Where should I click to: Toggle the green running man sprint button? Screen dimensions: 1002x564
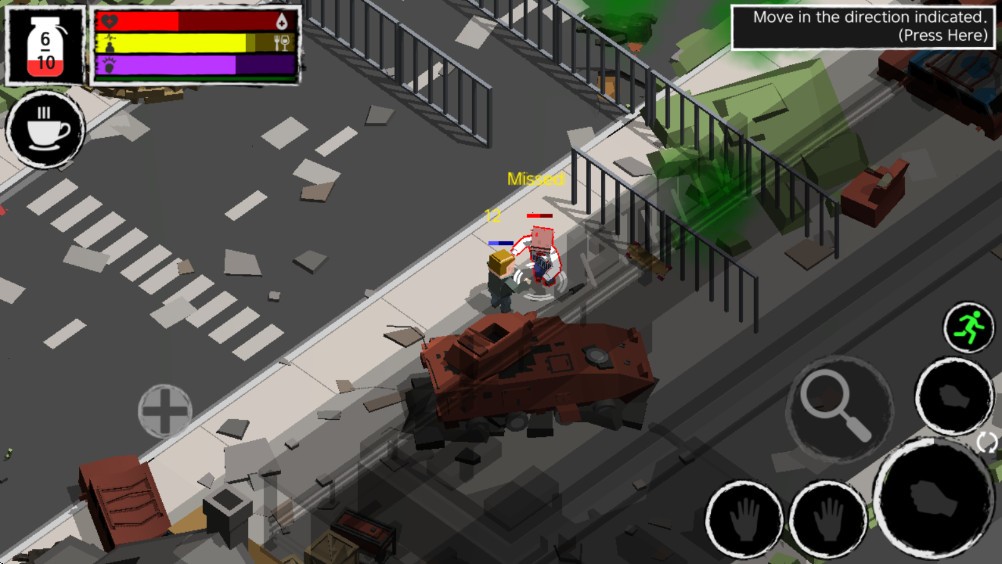[x=969, y=326]
